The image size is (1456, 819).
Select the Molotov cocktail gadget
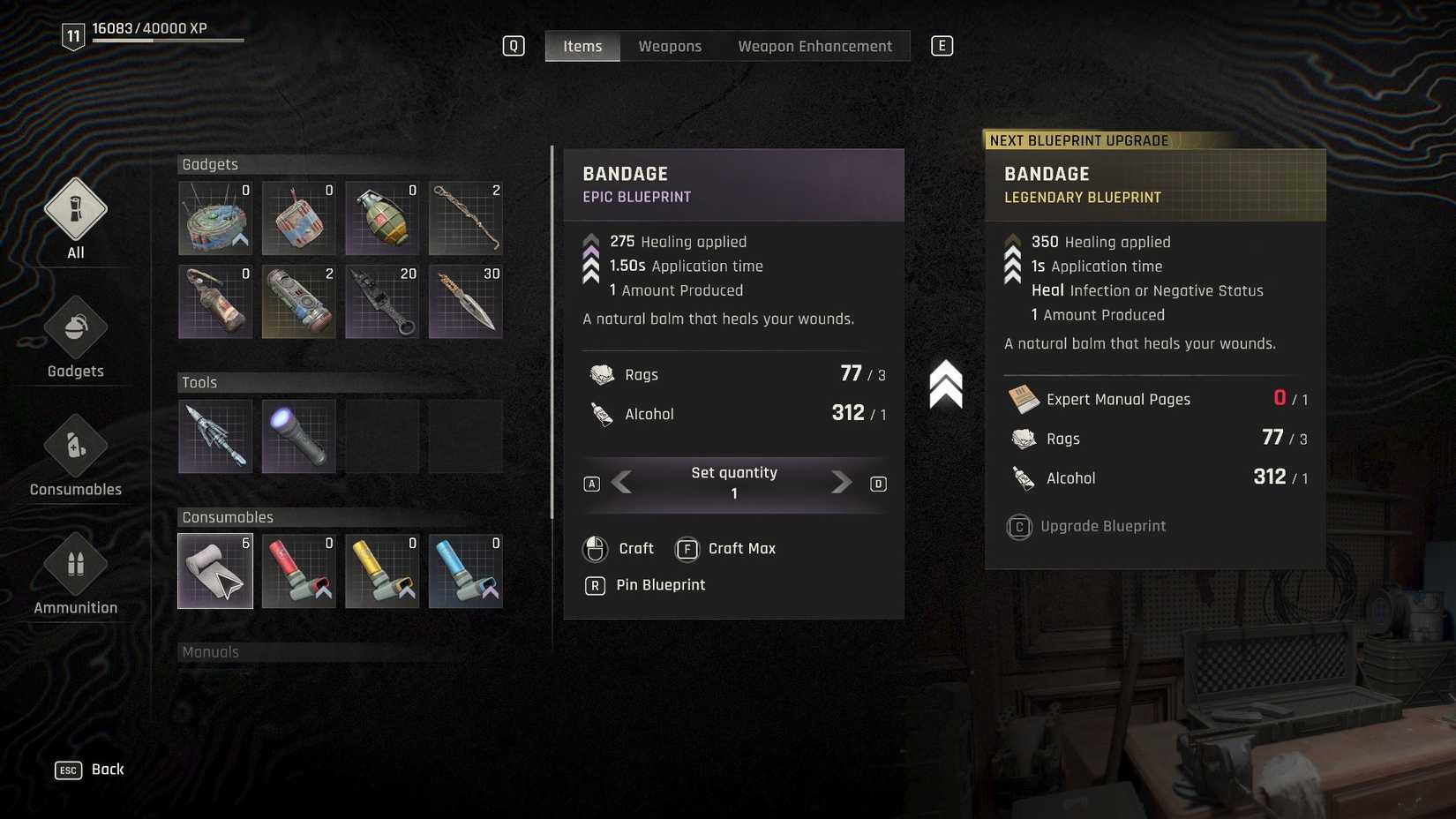pos(215,301)
